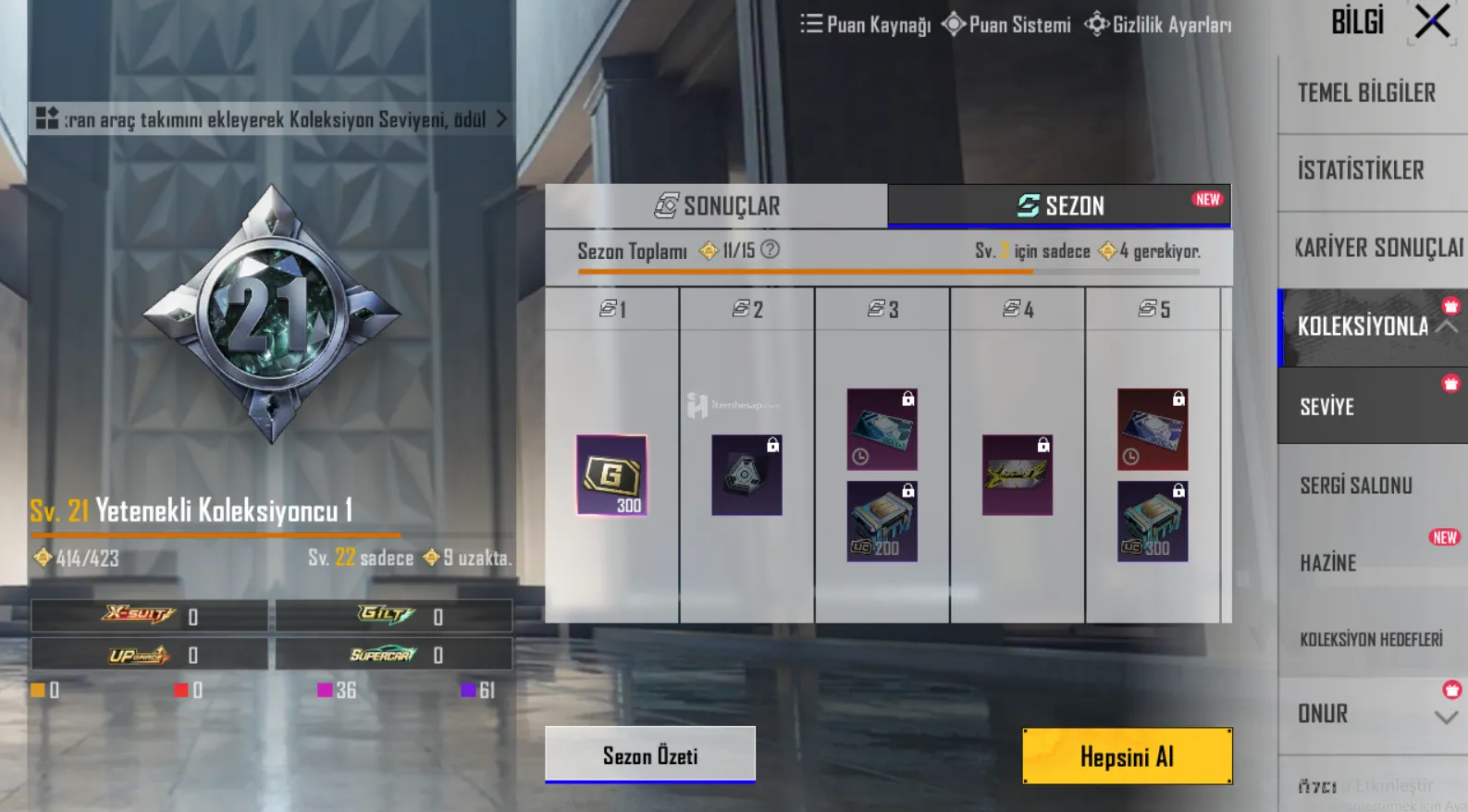Select the 300 G coin reward
The width and height of the screenshot is (1468, 812).
pos(611,475)
